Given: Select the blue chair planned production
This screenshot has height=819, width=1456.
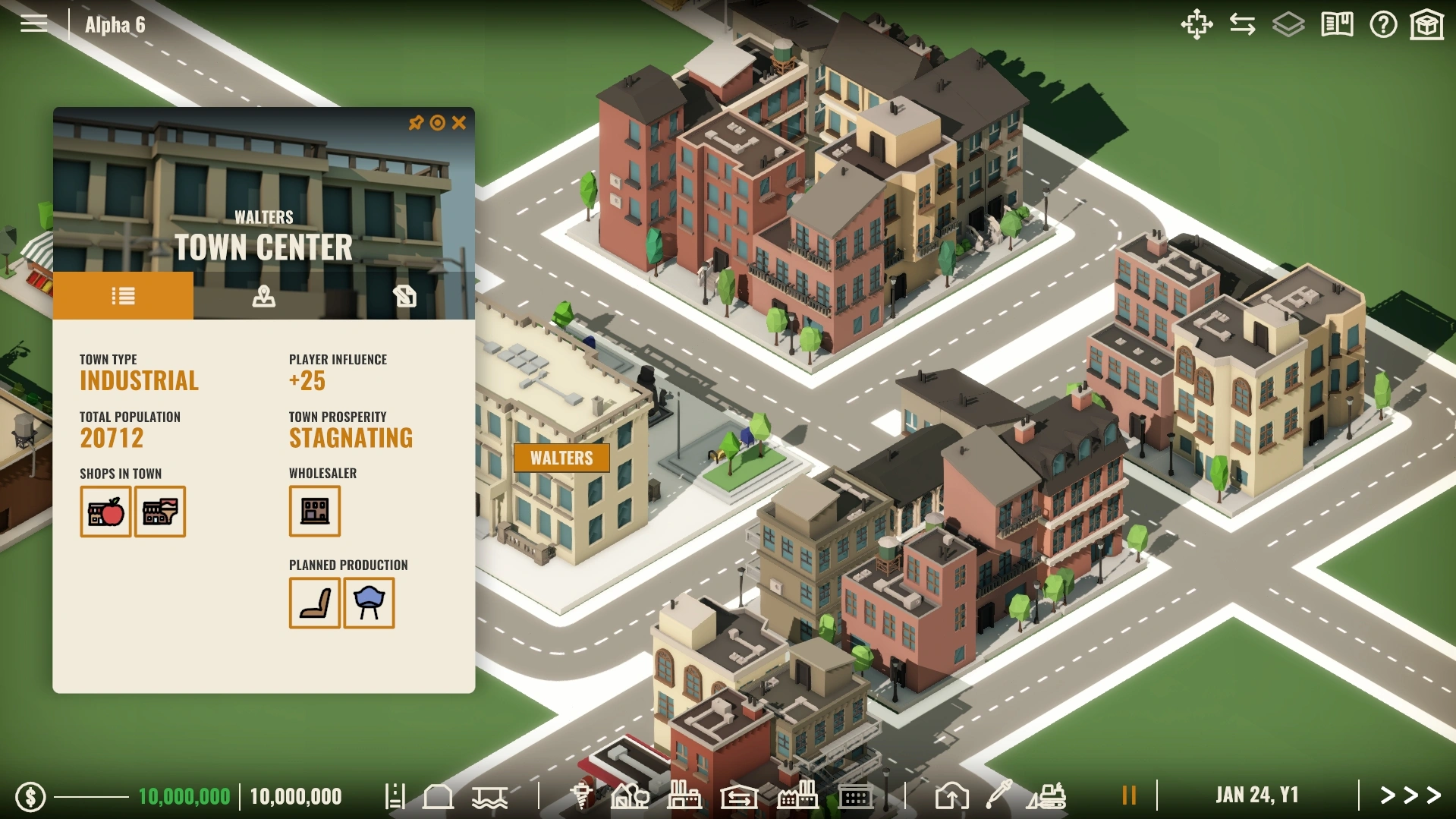Looking at the screenshot, I should (x=370, y=603).
